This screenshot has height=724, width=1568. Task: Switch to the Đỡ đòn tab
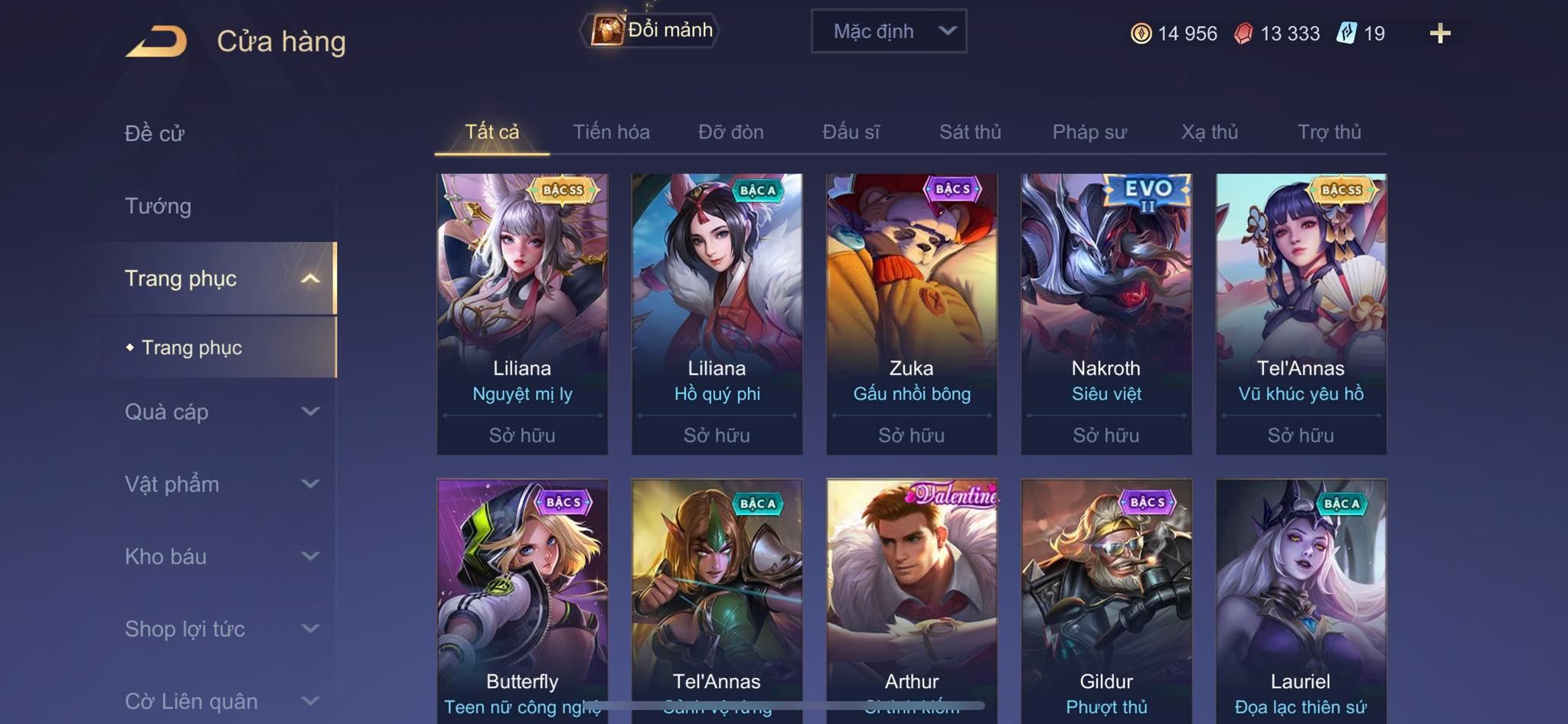[x=730, y=132]
